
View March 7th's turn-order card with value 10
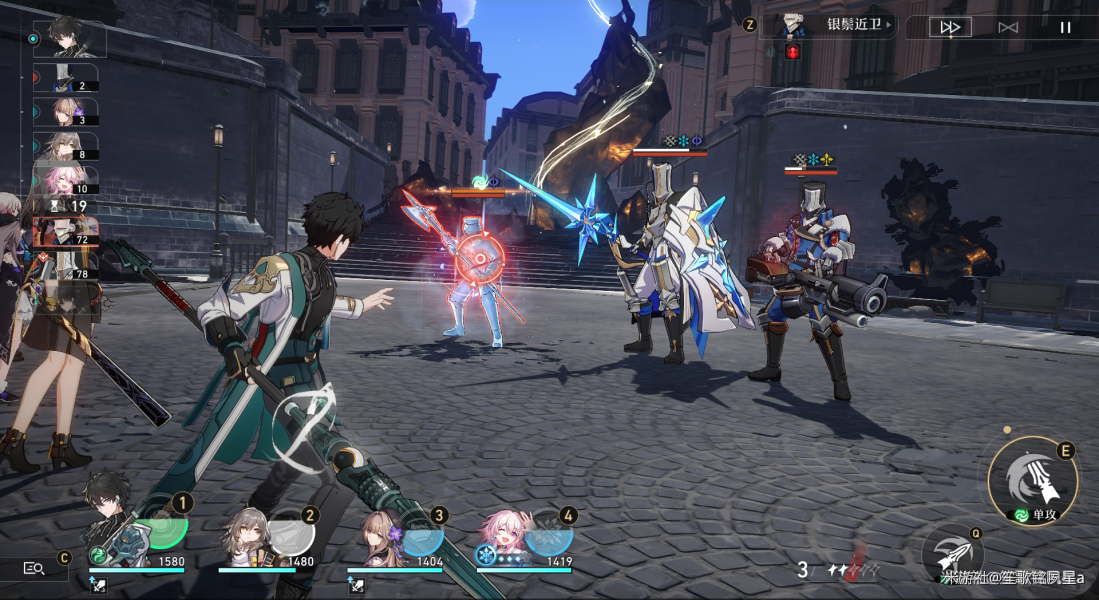point(66,180)
